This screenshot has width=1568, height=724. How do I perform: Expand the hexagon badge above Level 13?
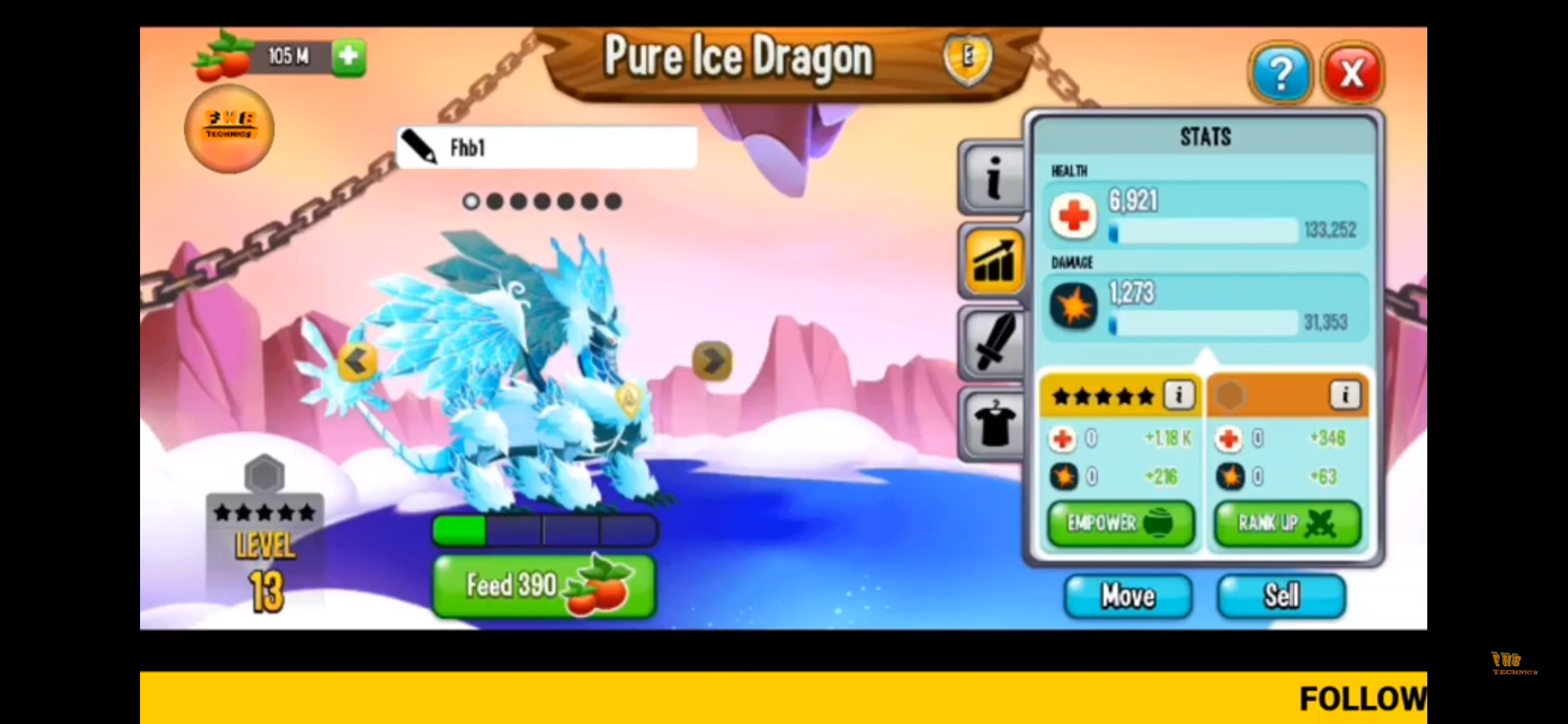pyautogui.click(x=264, y=474)
